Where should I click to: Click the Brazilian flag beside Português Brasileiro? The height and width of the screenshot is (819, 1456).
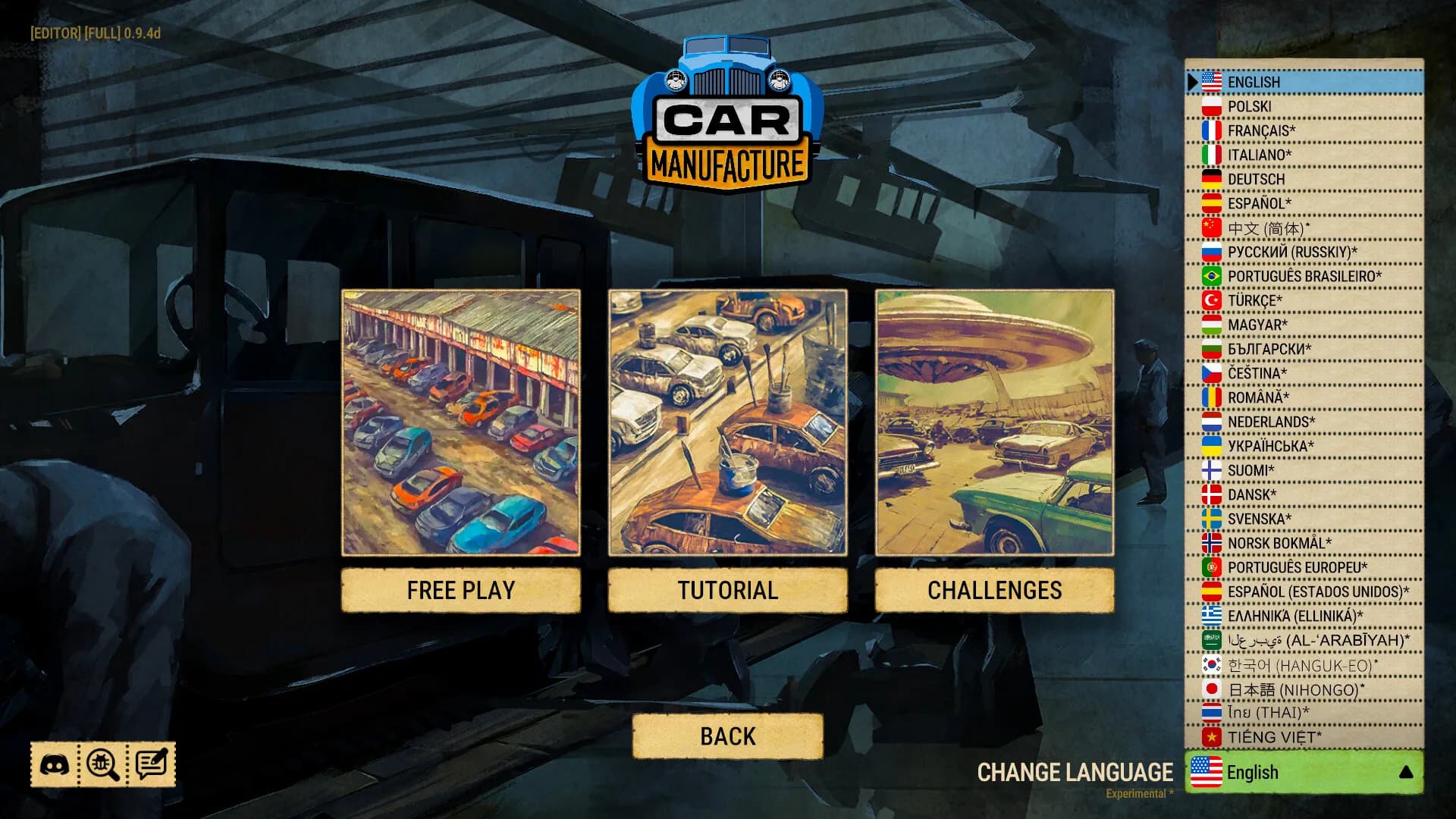[x=1210, y=275]
